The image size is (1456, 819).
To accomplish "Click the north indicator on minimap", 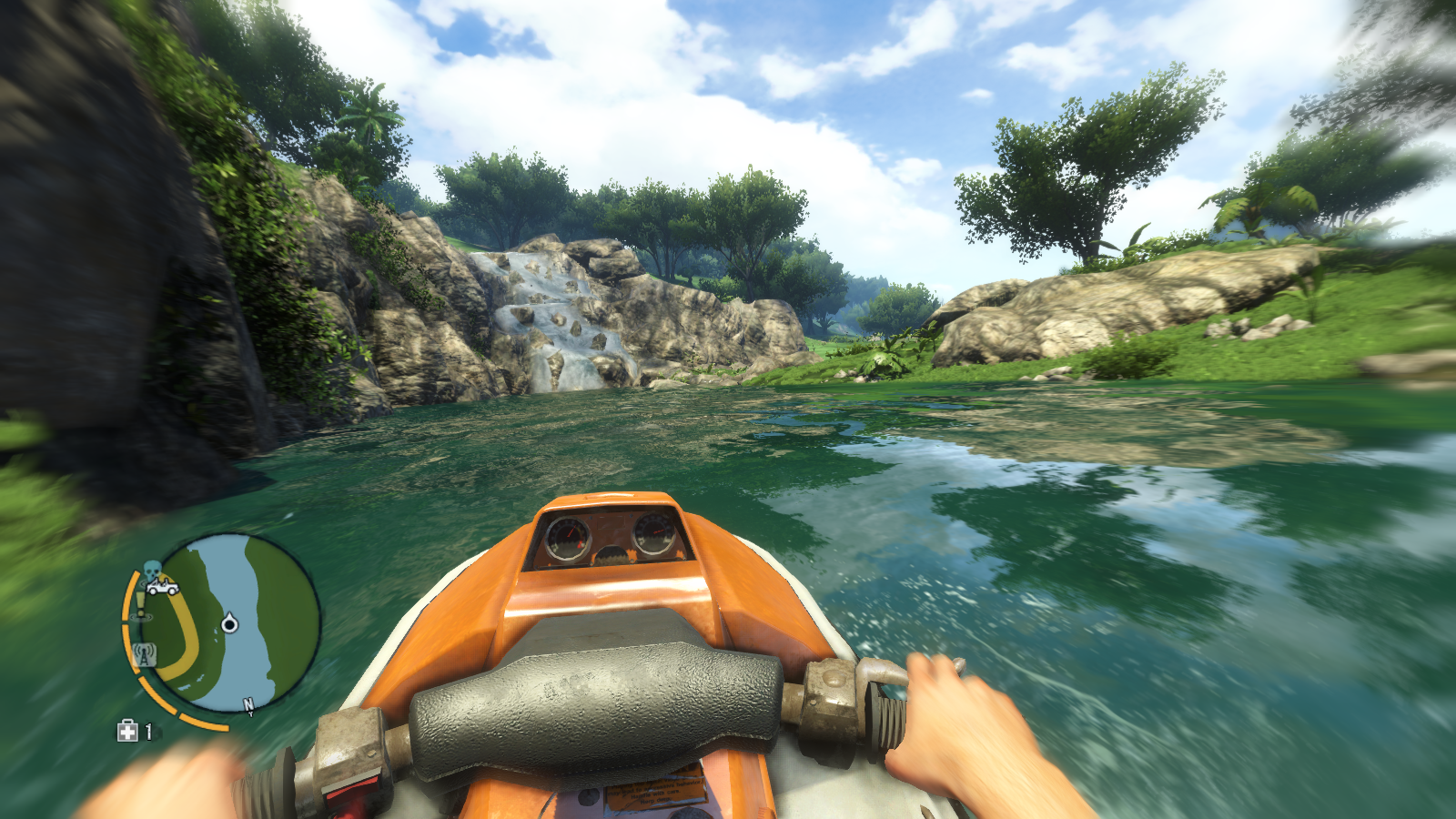I will tap(248, 704).
